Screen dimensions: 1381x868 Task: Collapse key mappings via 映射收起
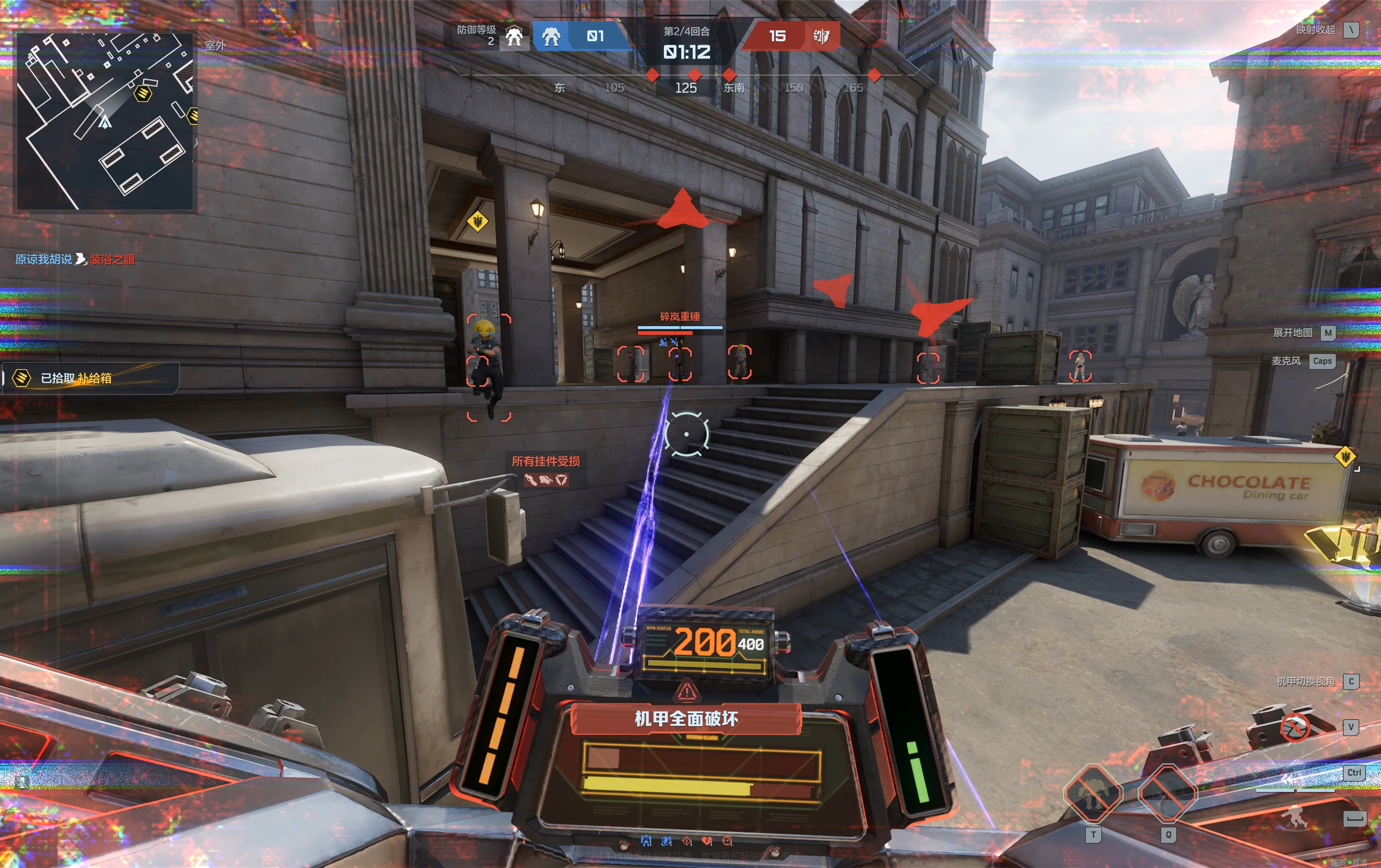click(1315, 30)
